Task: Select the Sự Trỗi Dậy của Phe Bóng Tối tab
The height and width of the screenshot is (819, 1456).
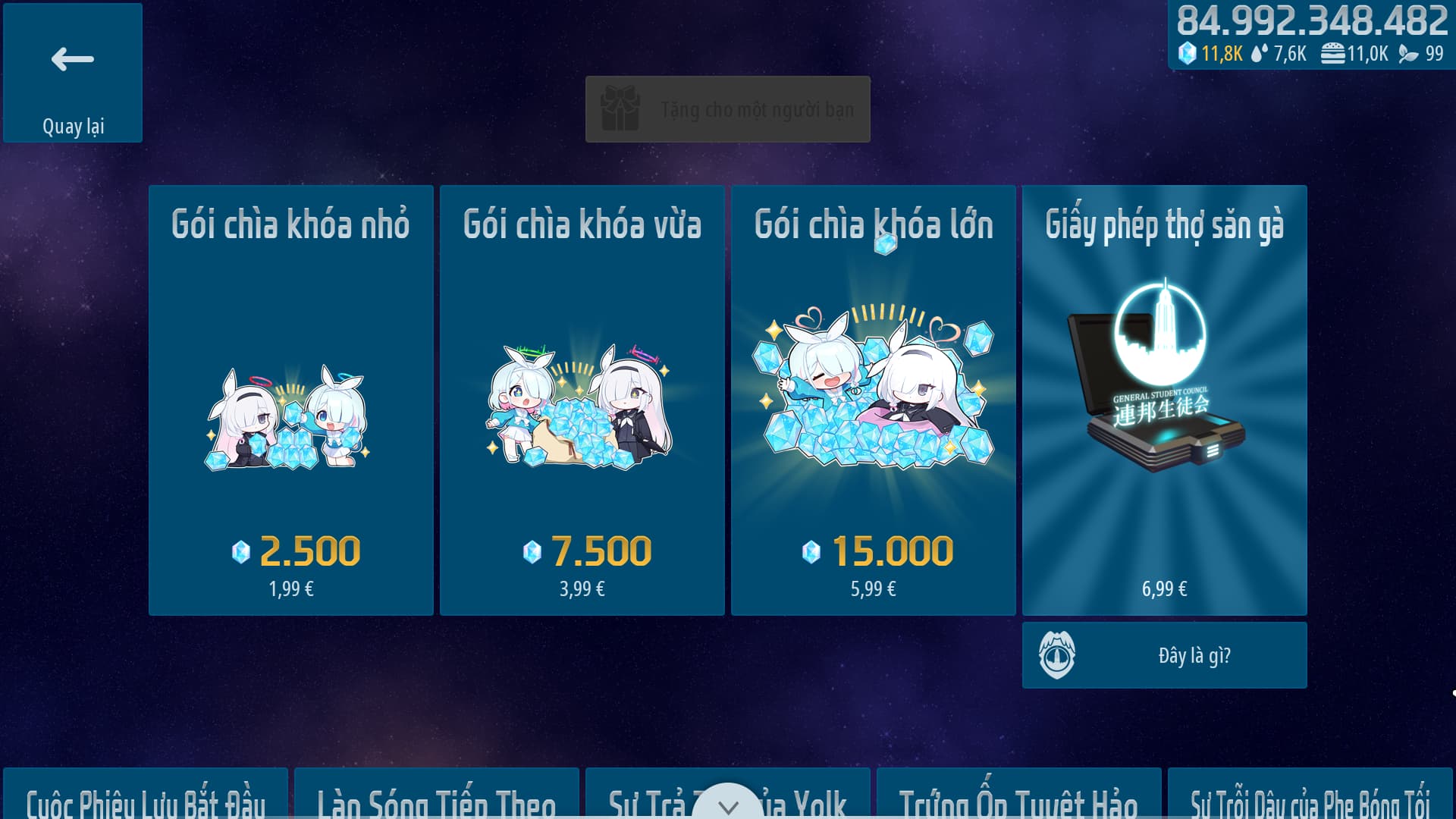Action: 1310,798
